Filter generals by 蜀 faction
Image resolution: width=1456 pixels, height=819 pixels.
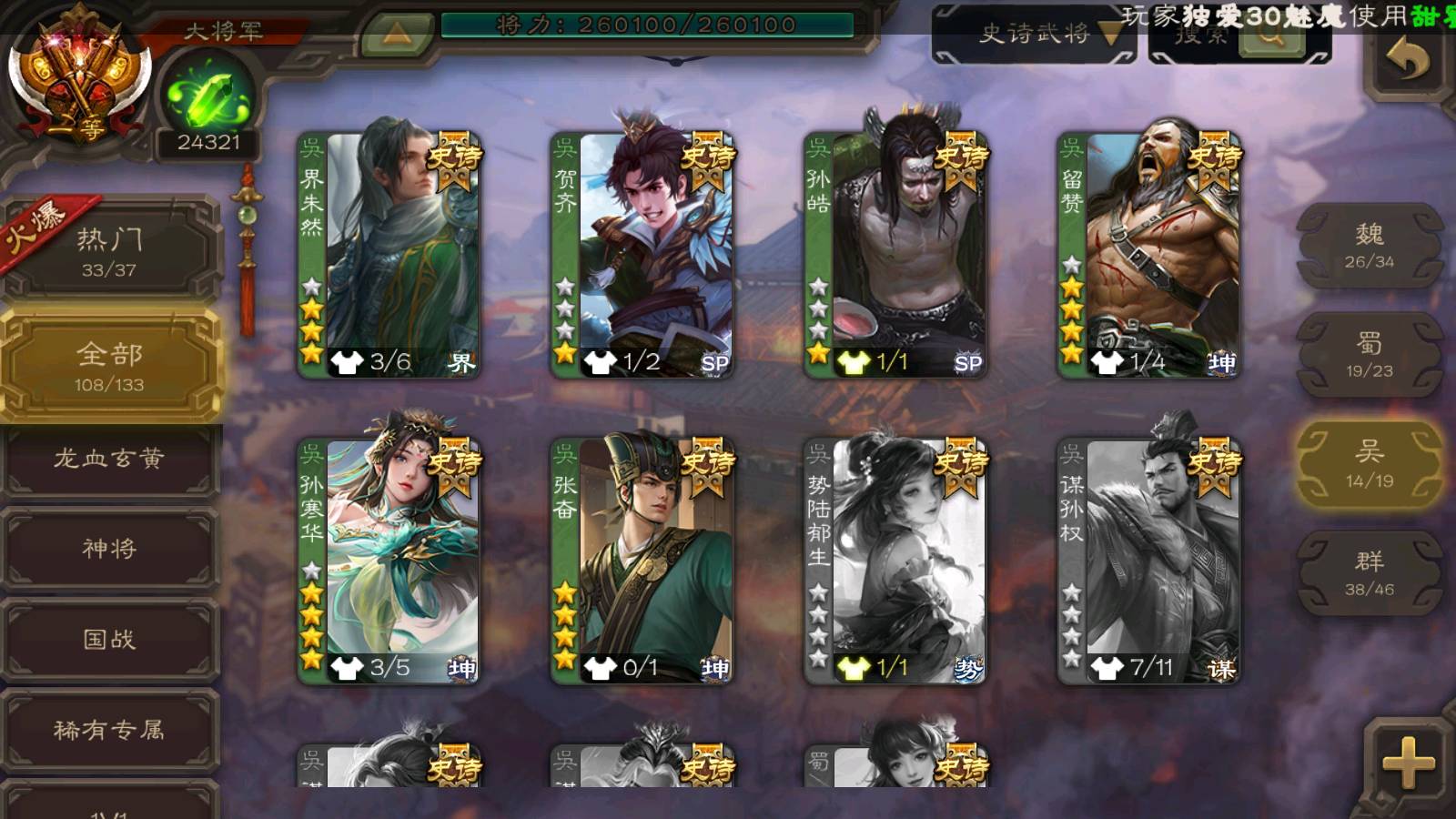pos(1369,355)
